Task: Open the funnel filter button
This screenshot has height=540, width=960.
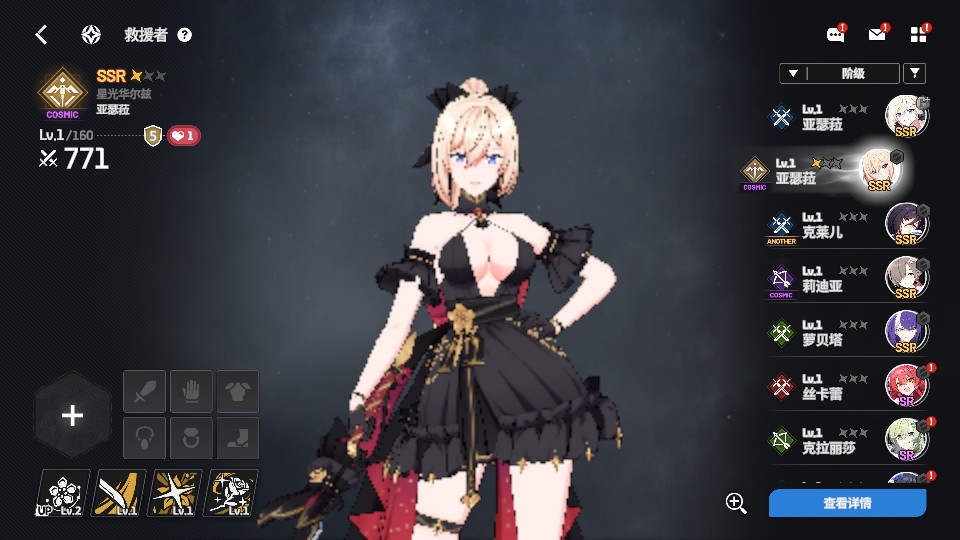Action: tap(914, 73)
